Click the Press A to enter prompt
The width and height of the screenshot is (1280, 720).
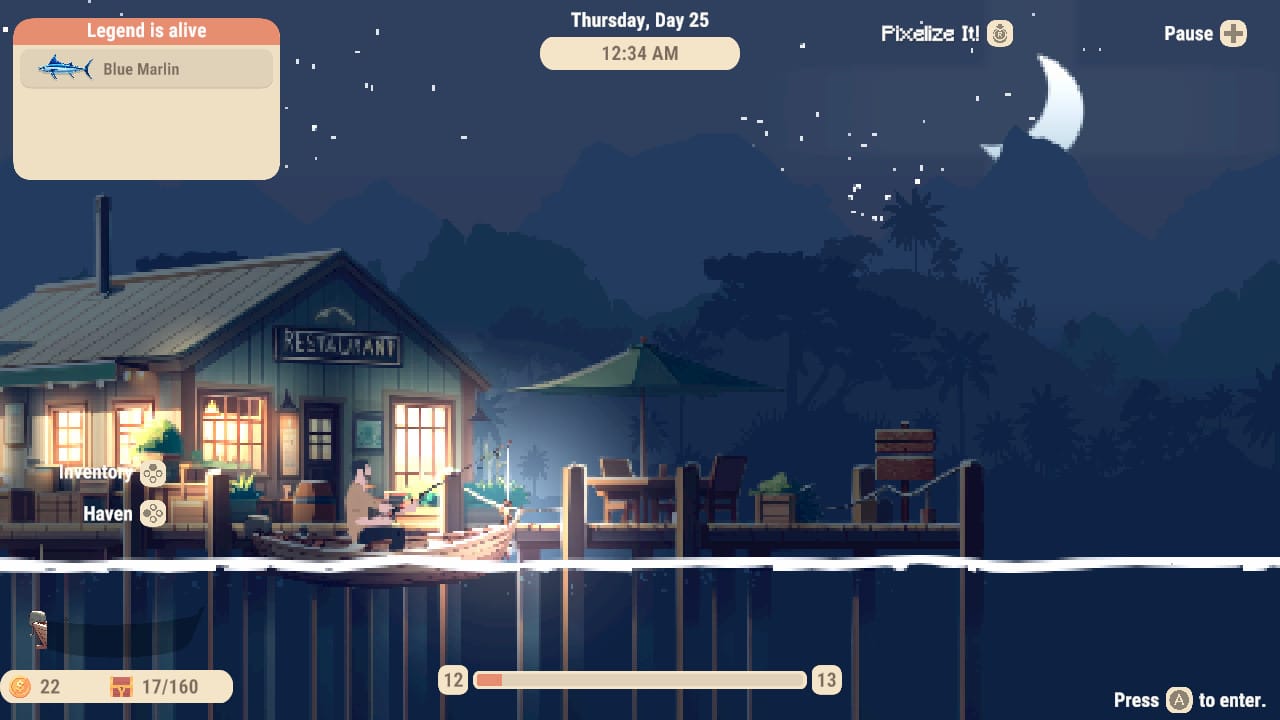tap(1190, 701)
